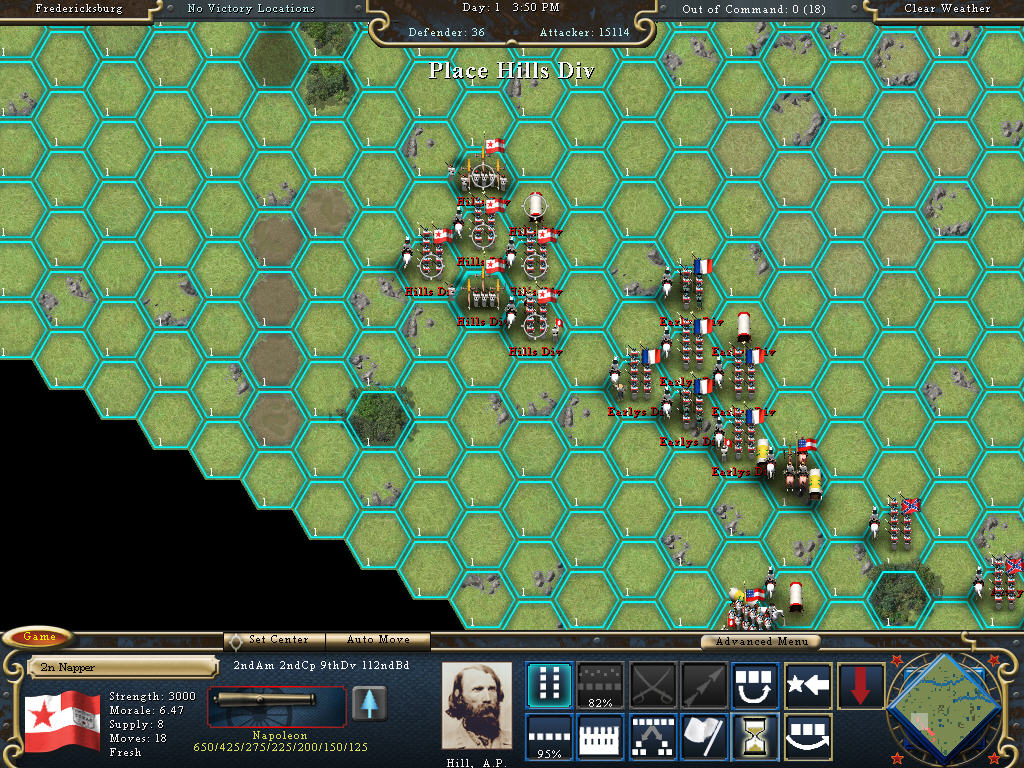Image resolution: width=1024 pixels, height=768 pixels.
Task: Open the Game menu
Action: coord(38,637)
